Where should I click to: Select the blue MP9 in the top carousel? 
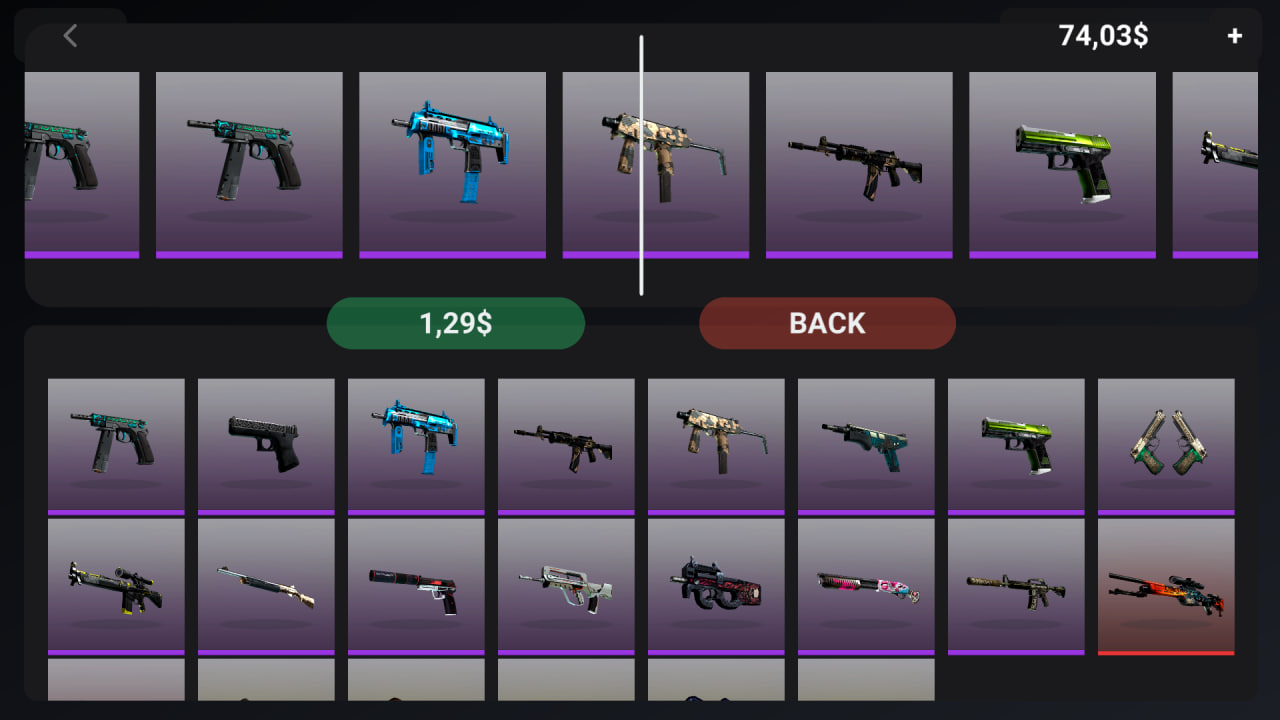pyautogui.click(x=452, y=160)
